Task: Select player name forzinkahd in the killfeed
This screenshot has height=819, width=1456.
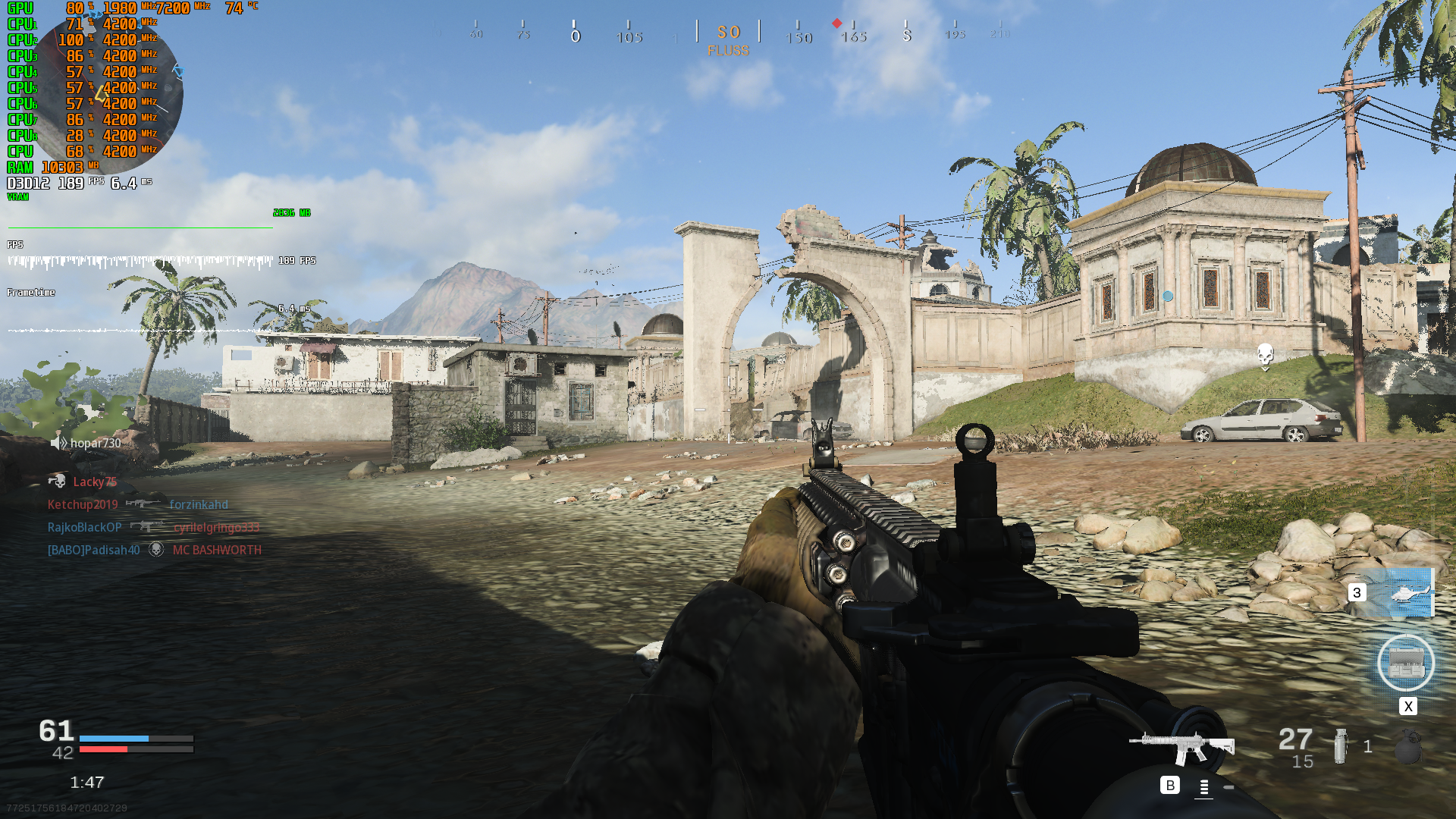Action: point(198,504)
